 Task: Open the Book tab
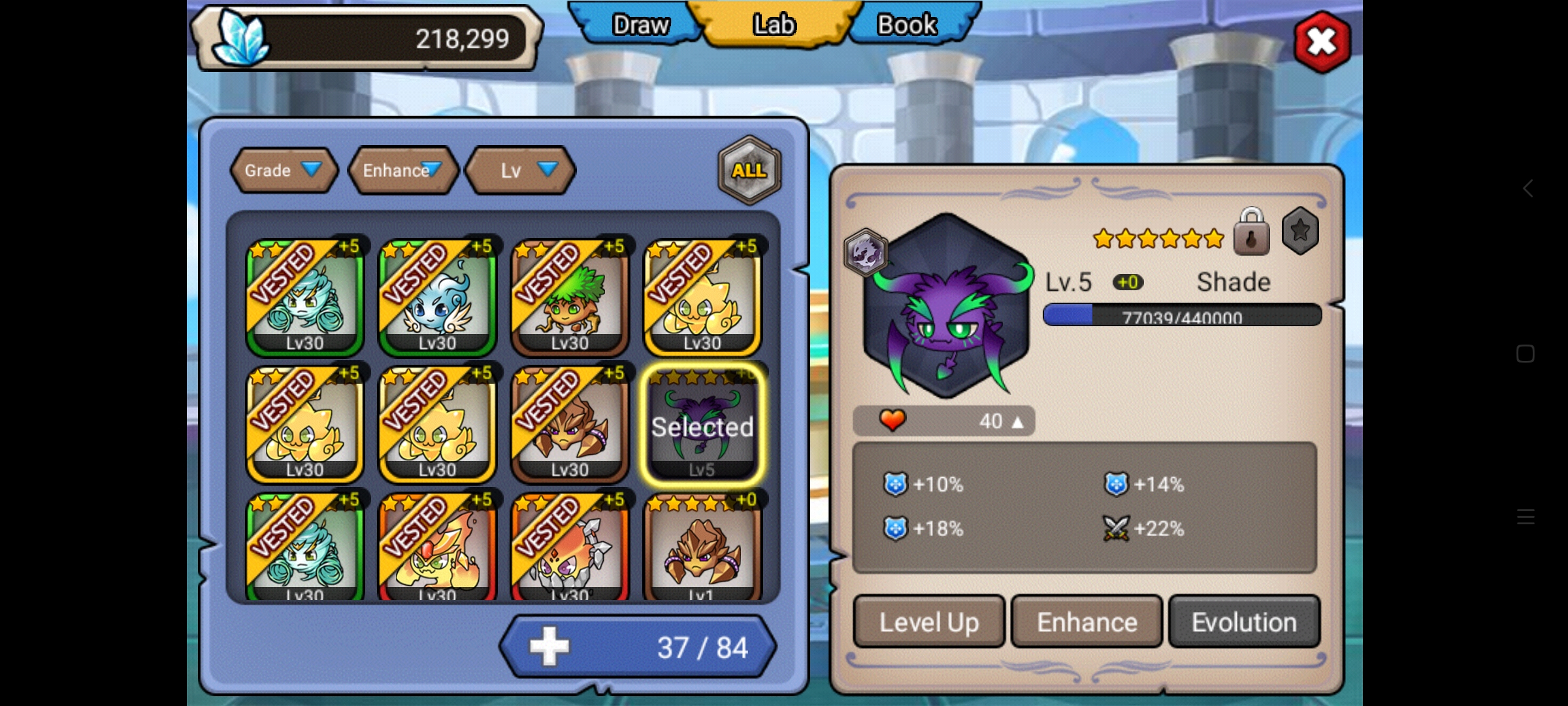point(907,25)
